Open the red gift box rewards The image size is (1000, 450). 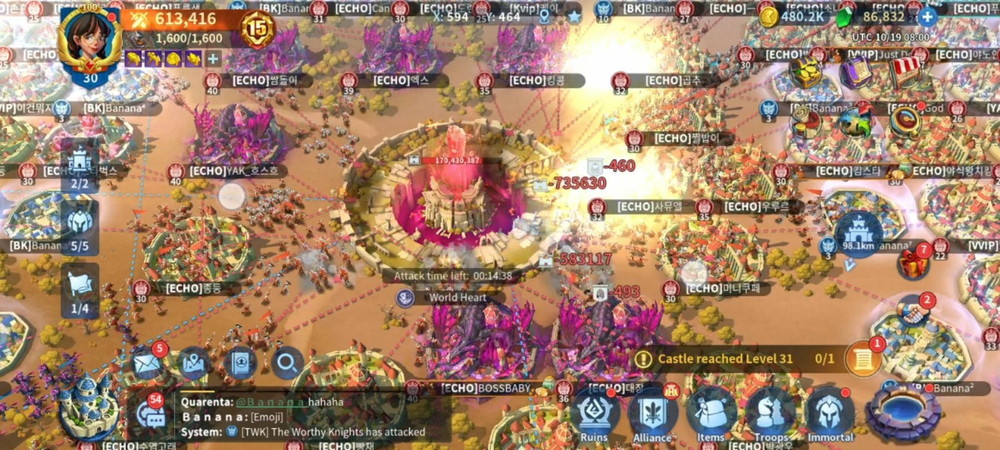click(x=913, y=264)
